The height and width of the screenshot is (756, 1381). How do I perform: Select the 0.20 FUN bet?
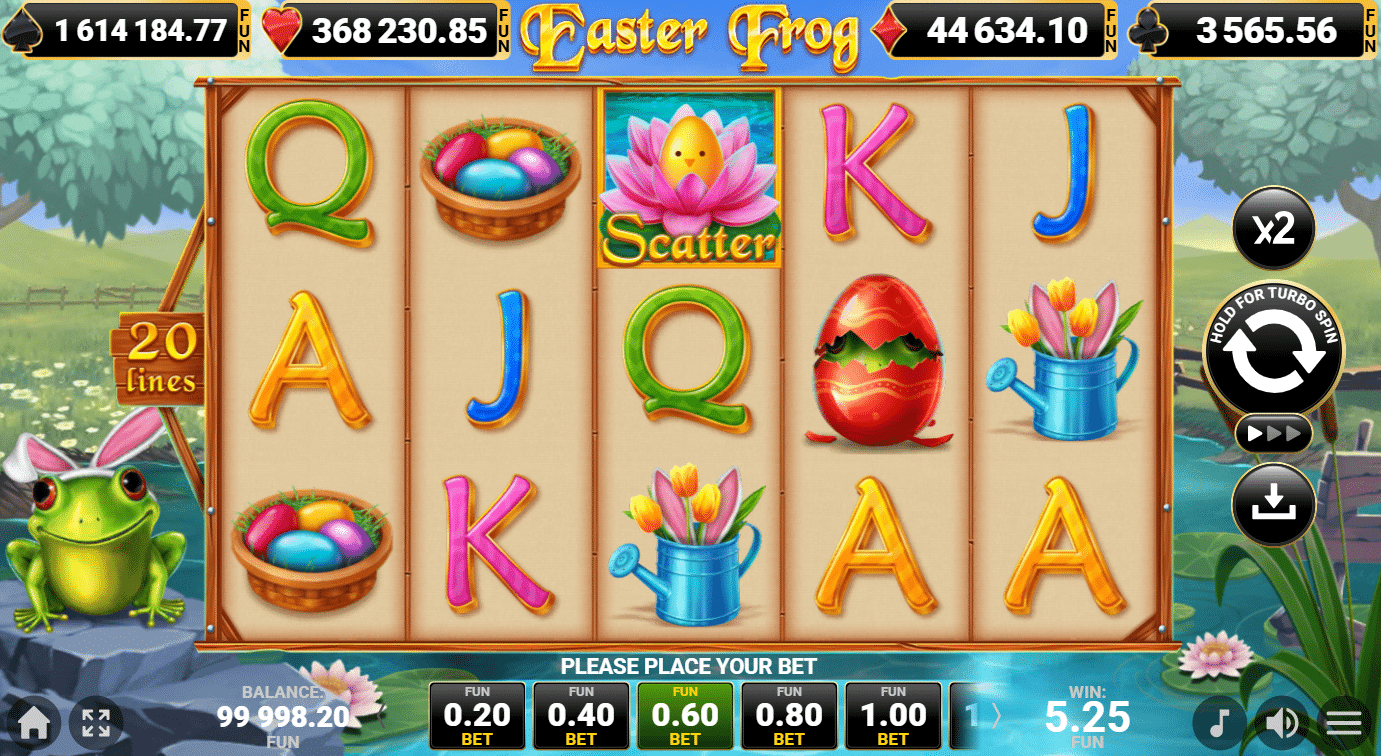[477, 716]
